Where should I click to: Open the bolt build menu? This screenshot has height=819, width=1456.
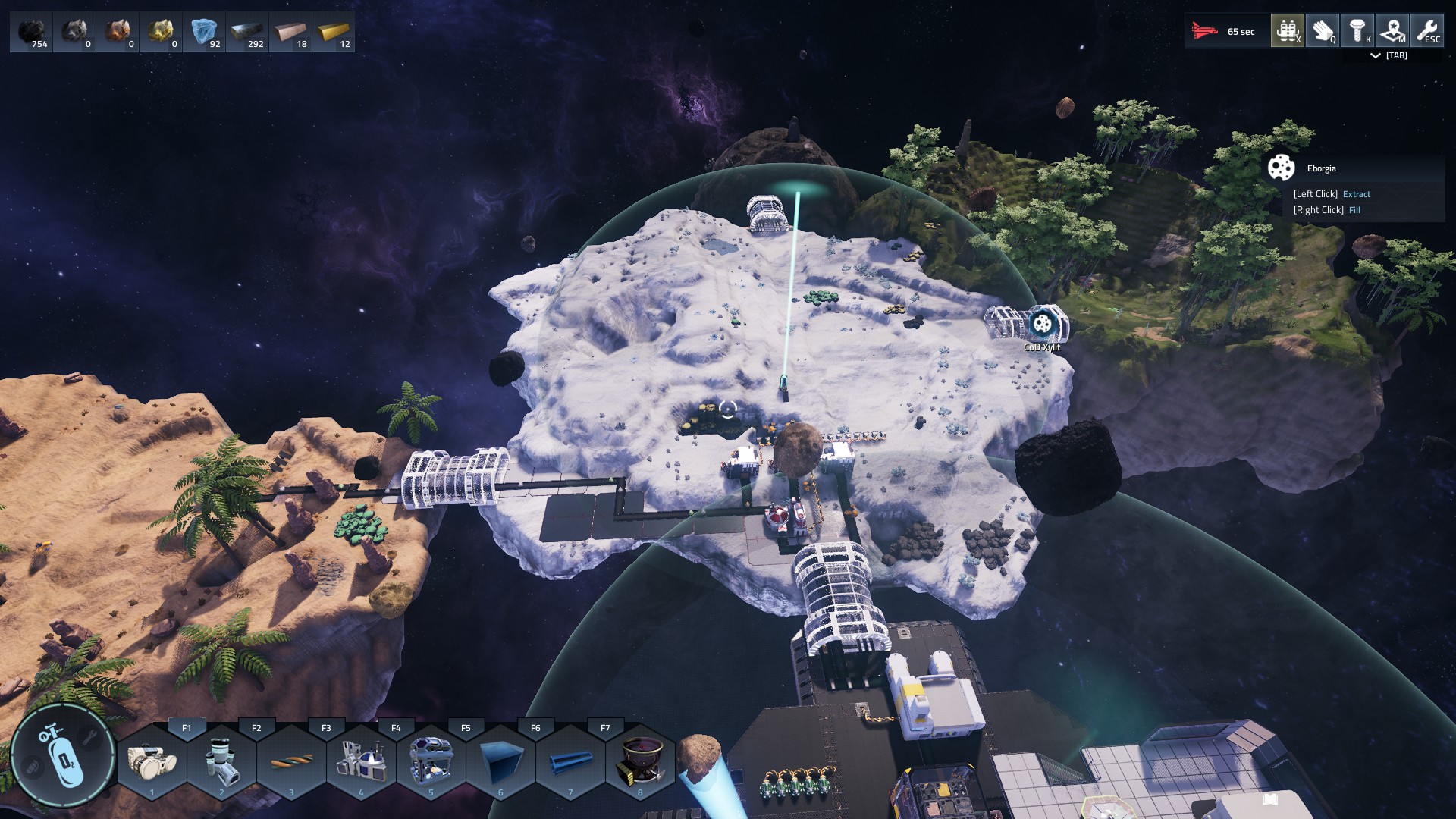click(x=1357, y=31)
